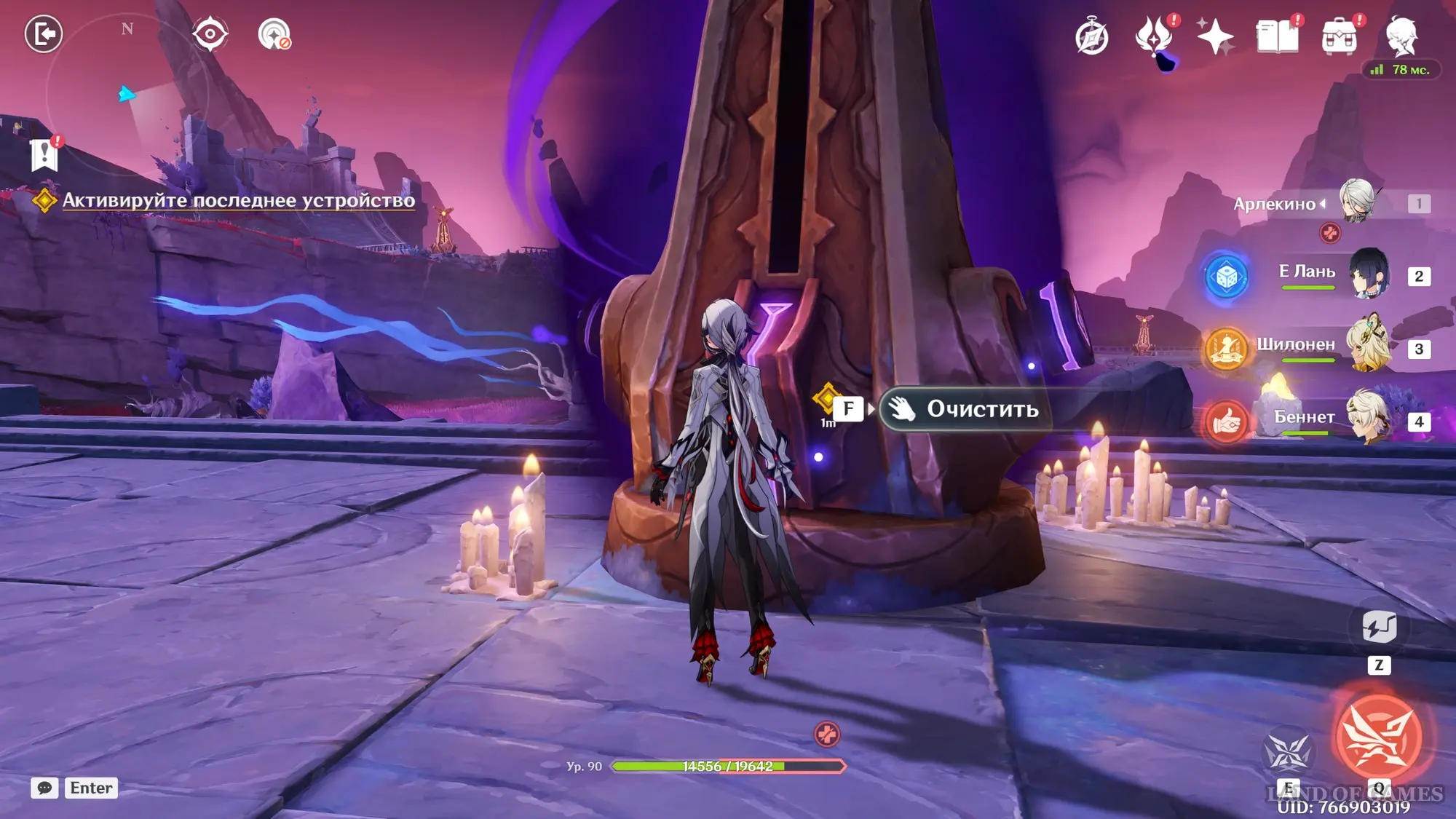The height and width of the screenshot is (819, 1456).
Task: Open the inventory backpack icon
Action: pos(1339,37)
